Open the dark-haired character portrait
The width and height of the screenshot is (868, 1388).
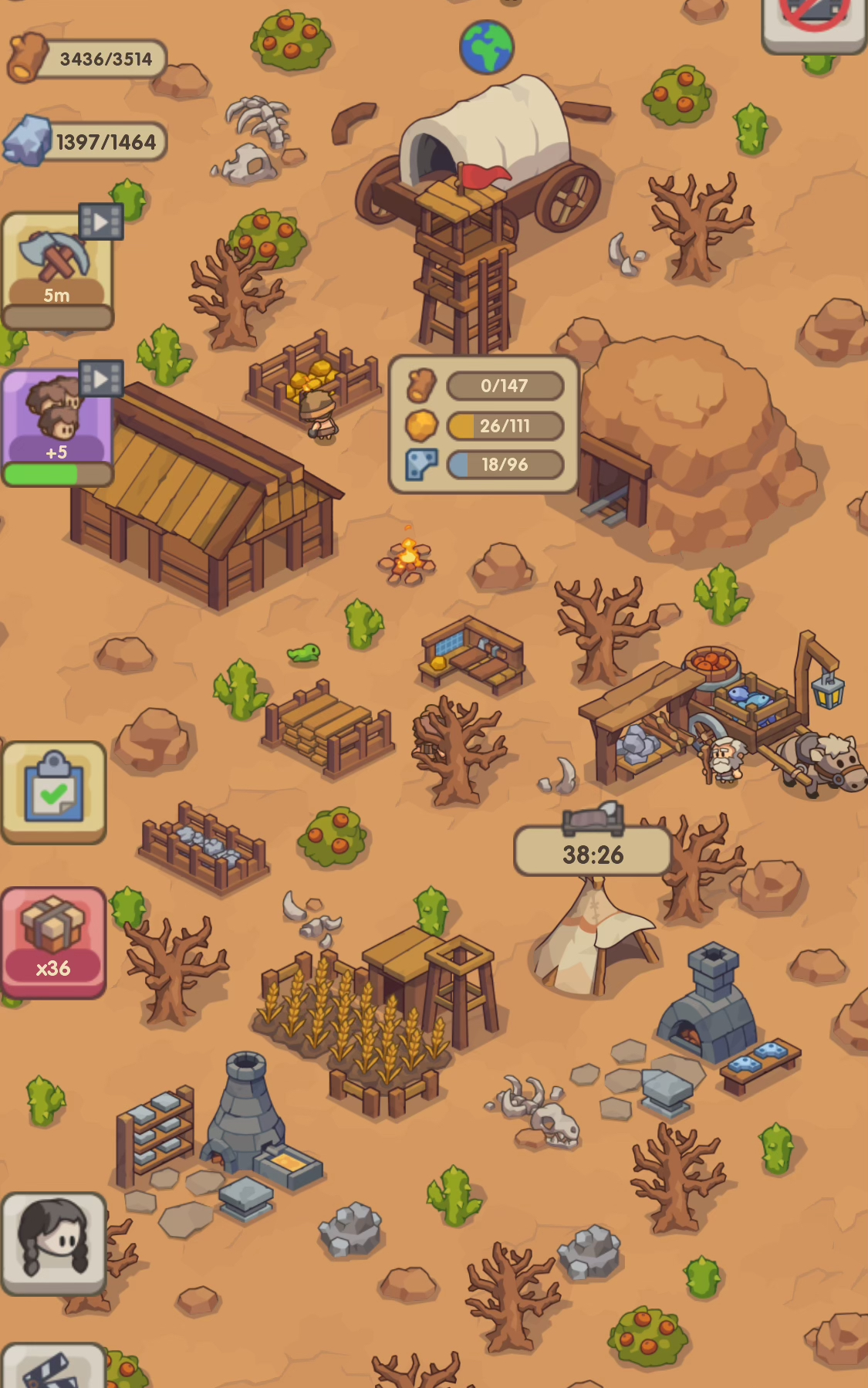53,1242
